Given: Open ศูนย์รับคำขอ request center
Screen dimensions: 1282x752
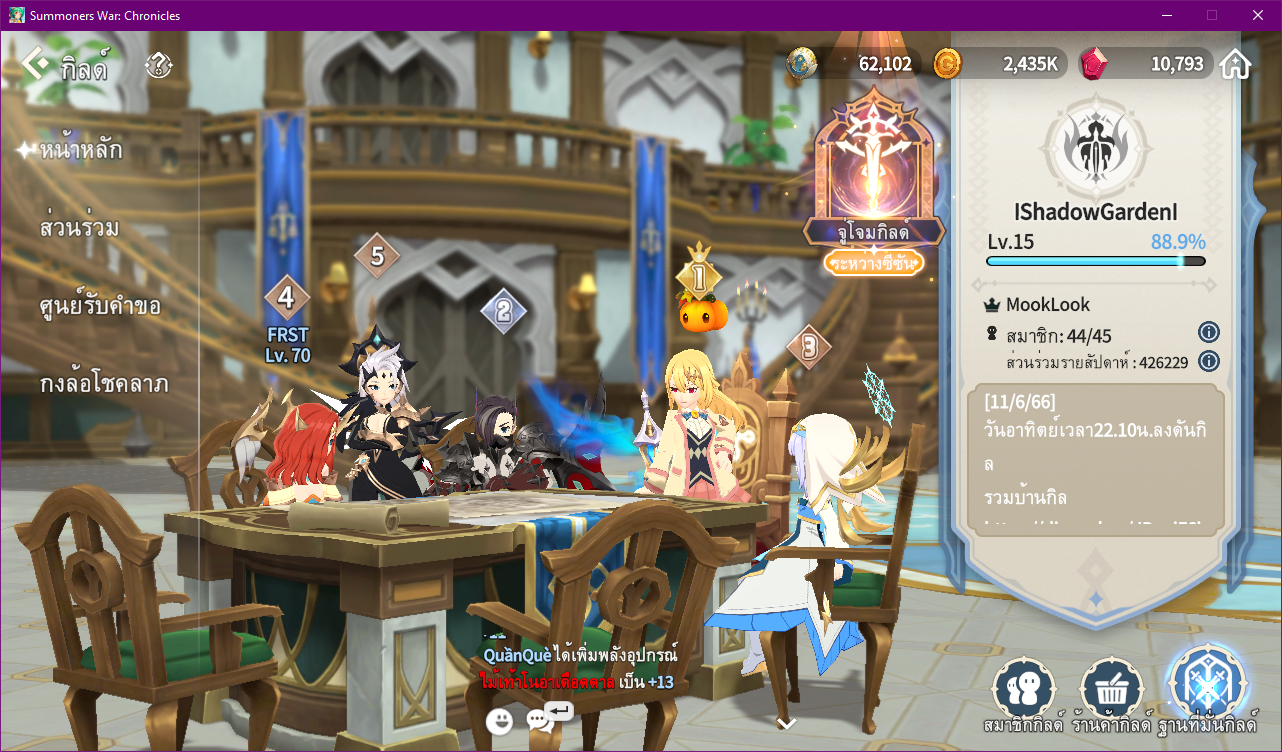Looking at the screenshot, I should coord(100,306).
